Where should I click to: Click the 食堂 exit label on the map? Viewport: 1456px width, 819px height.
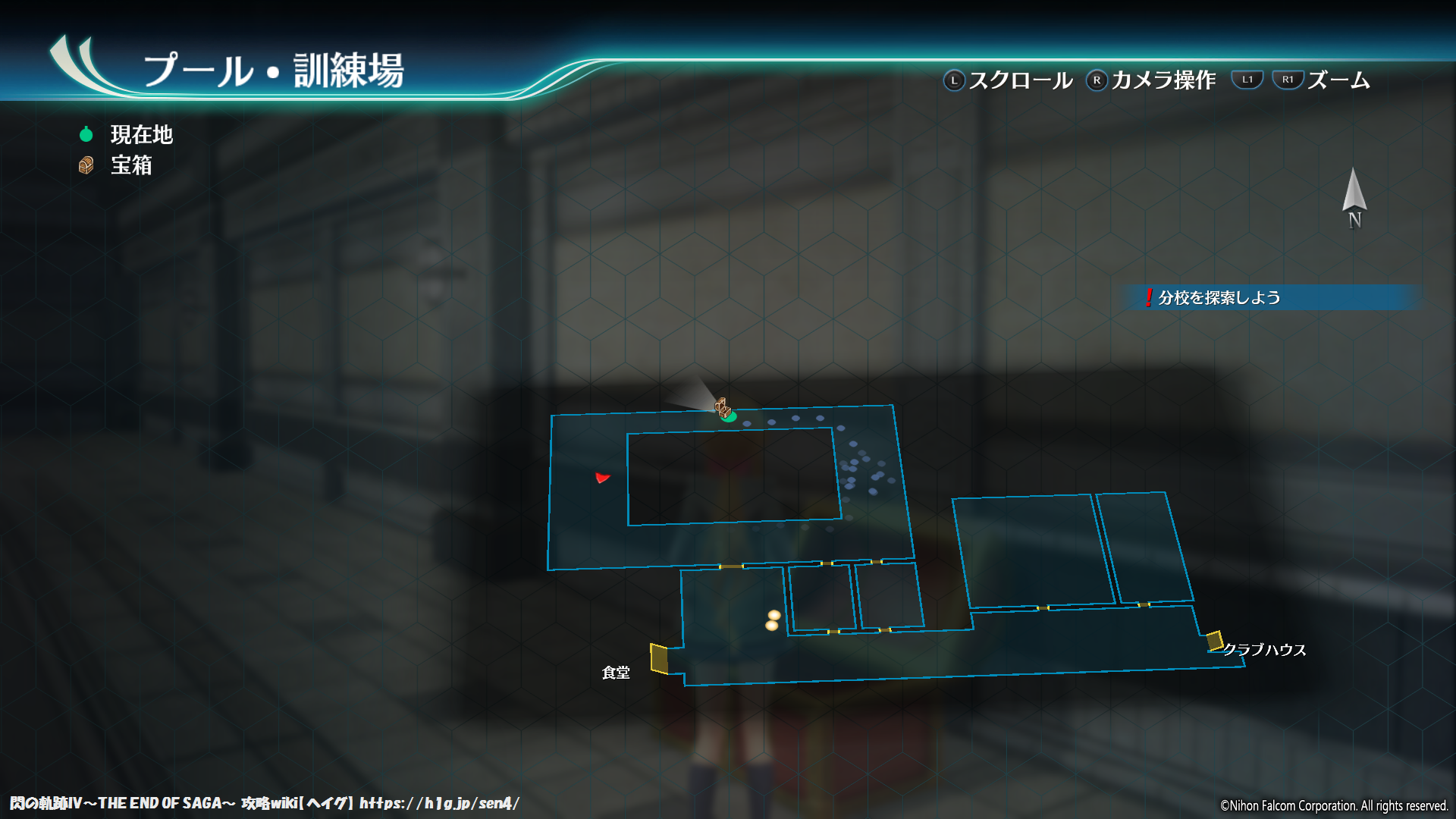click(616, 672)
